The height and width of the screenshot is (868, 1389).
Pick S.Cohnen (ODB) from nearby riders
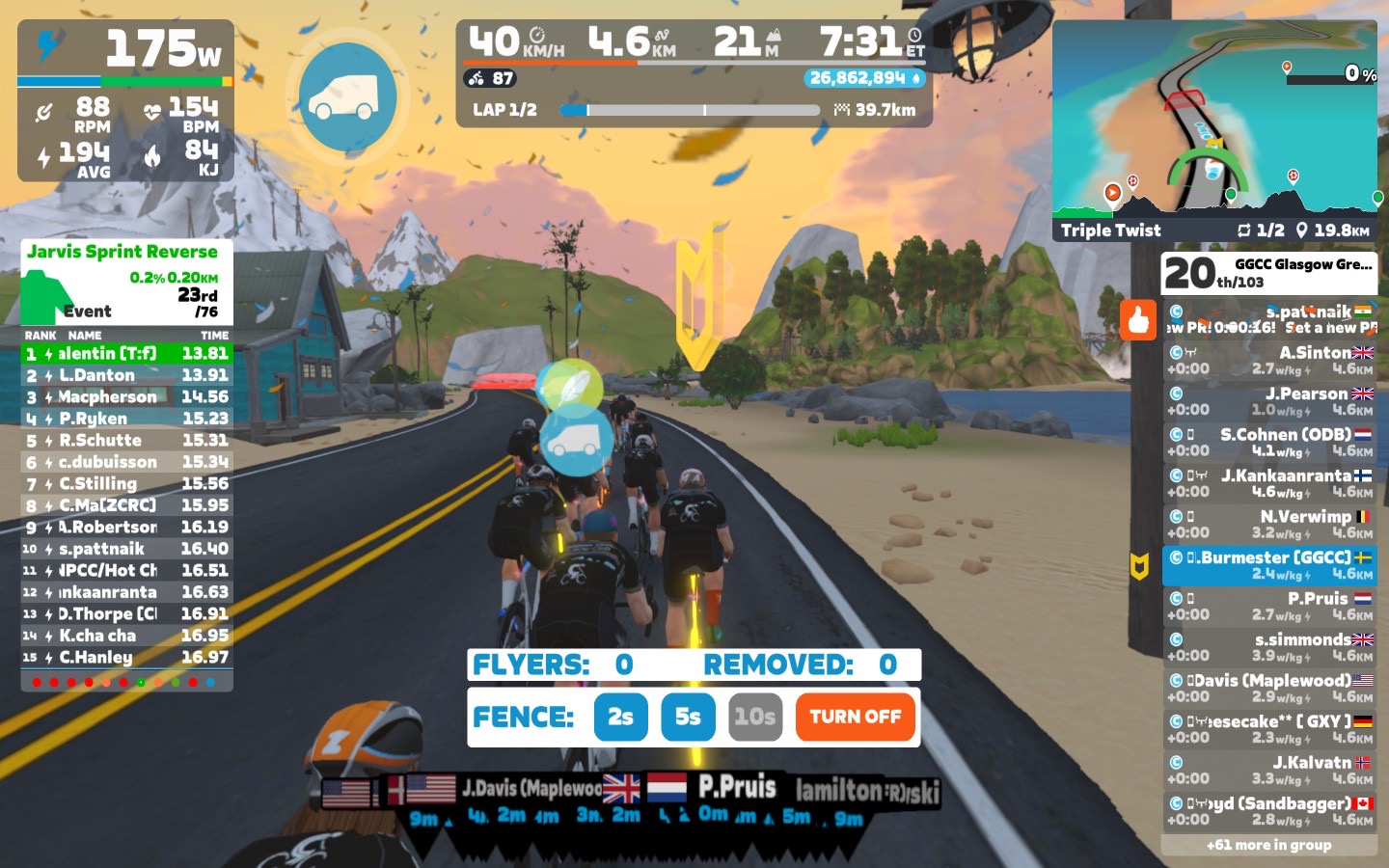1269,443
